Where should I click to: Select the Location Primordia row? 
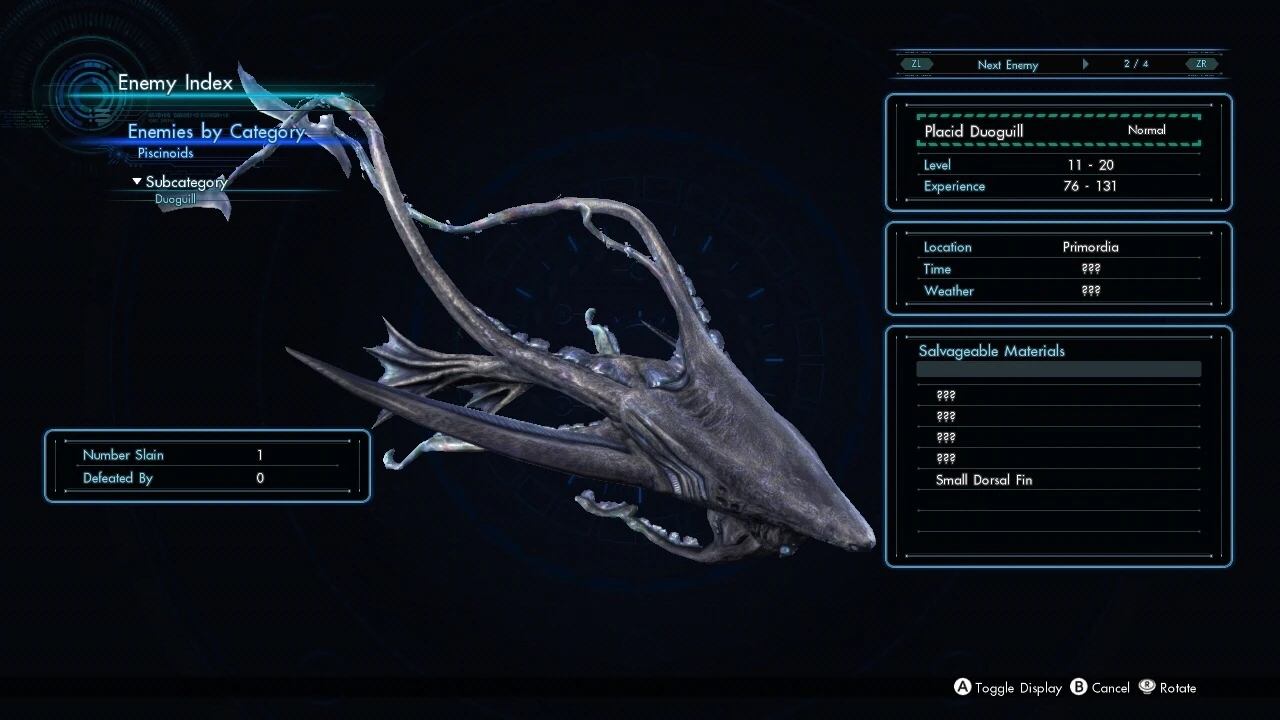pos(1058,247)
